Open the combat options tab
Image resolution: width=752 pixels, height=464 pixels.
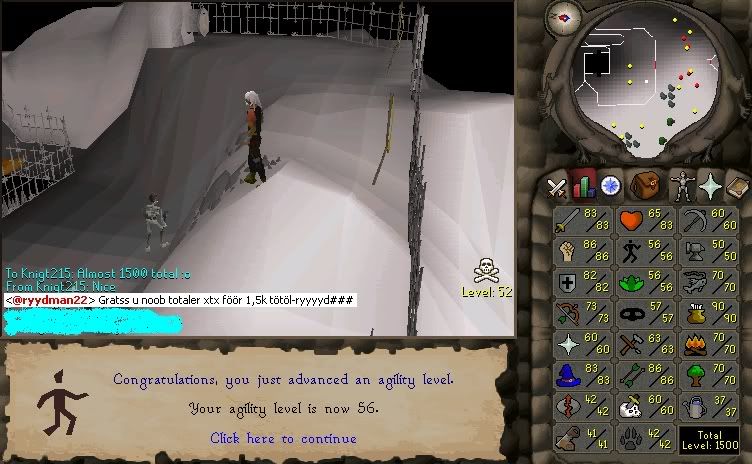556,186
